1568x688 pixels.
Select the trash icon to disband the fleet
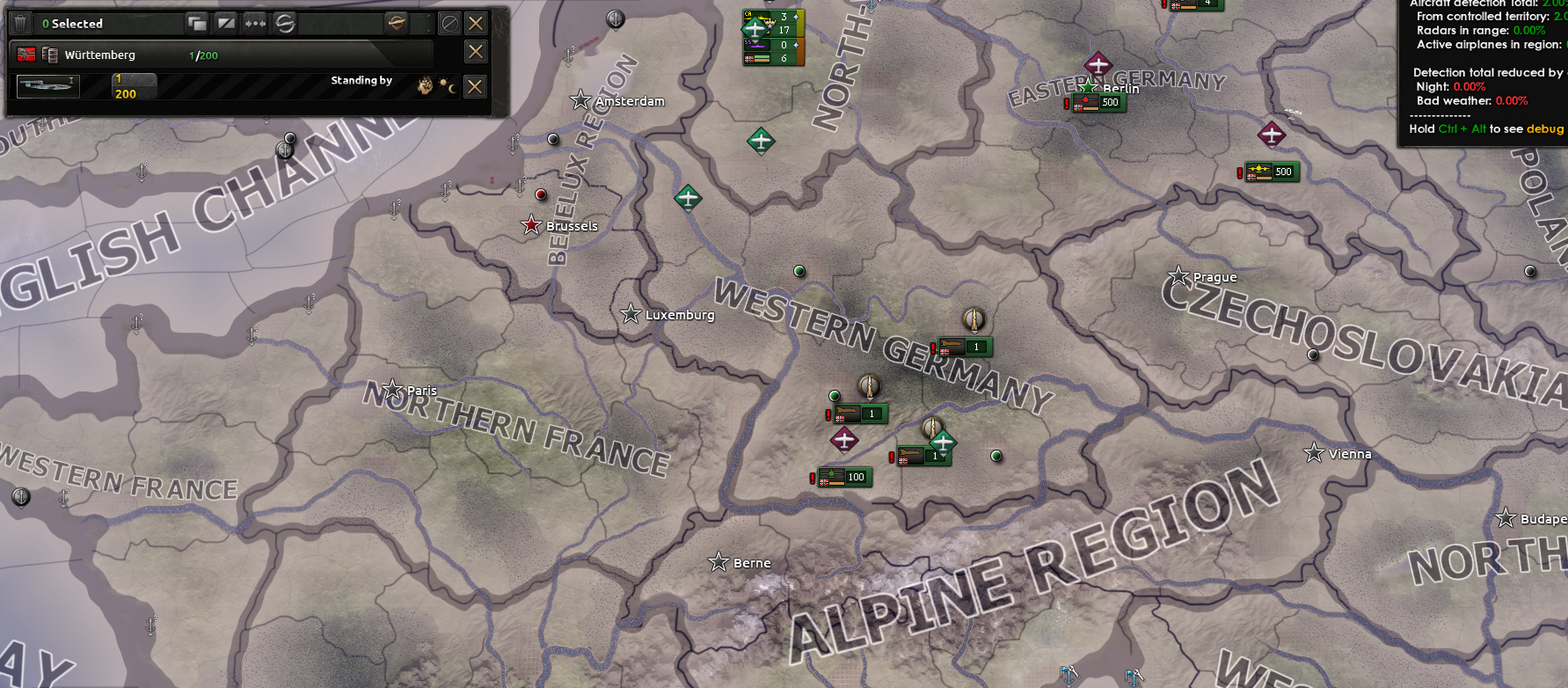[19, 22]
